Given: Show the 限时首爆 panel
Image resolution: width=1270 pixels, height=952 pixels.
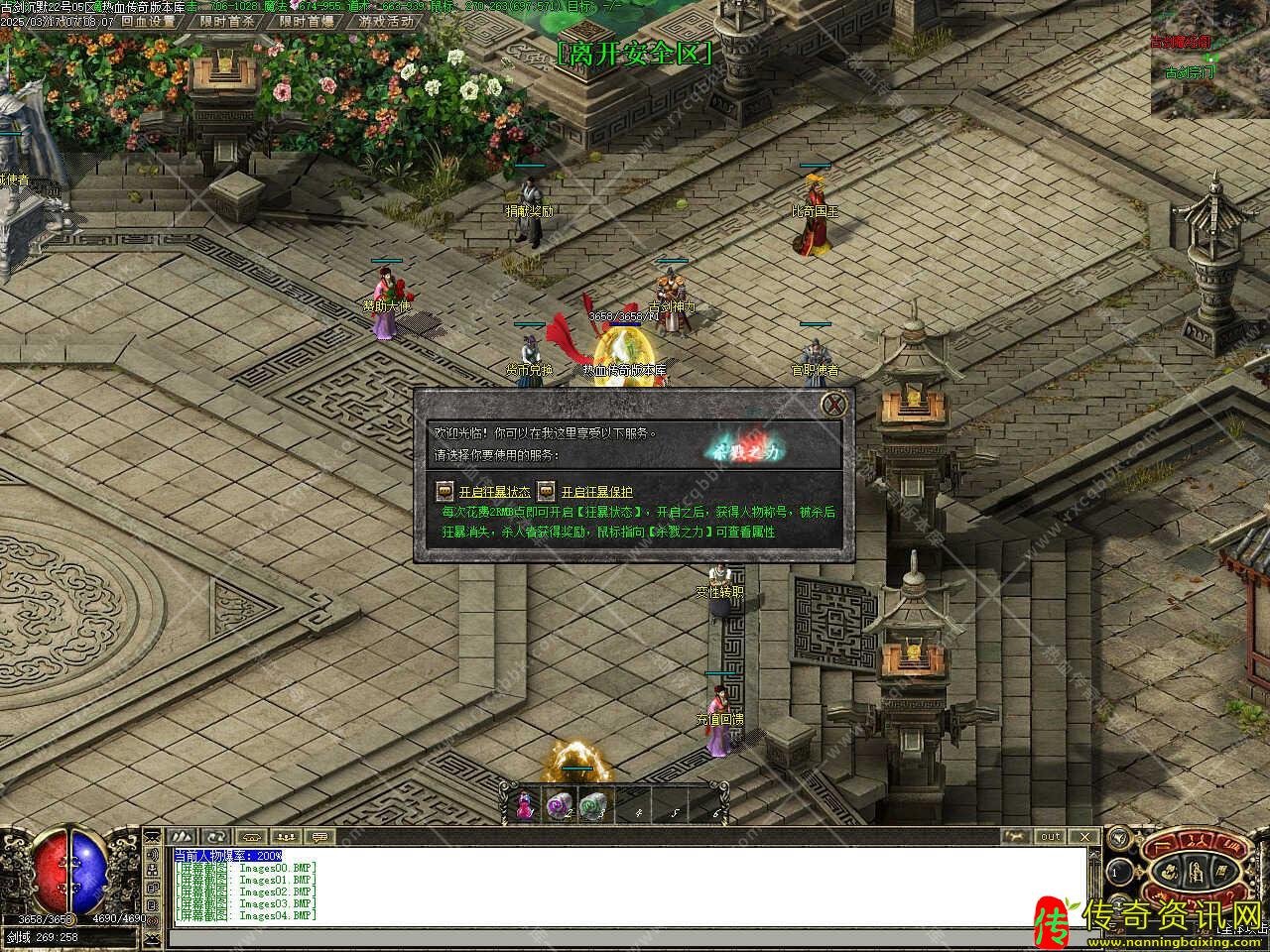Looking at the screenshot, I should tap(306, 21).
